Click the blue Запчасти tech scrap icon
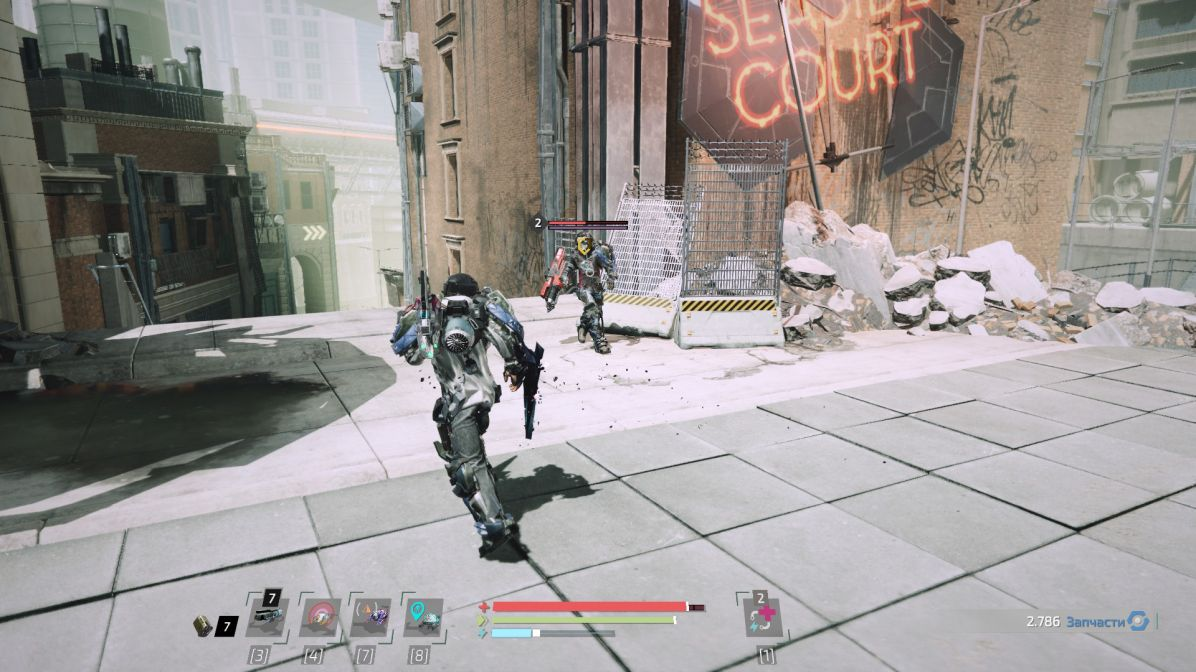Screen dimensions: 1196x672 [x=1138, y=621]
